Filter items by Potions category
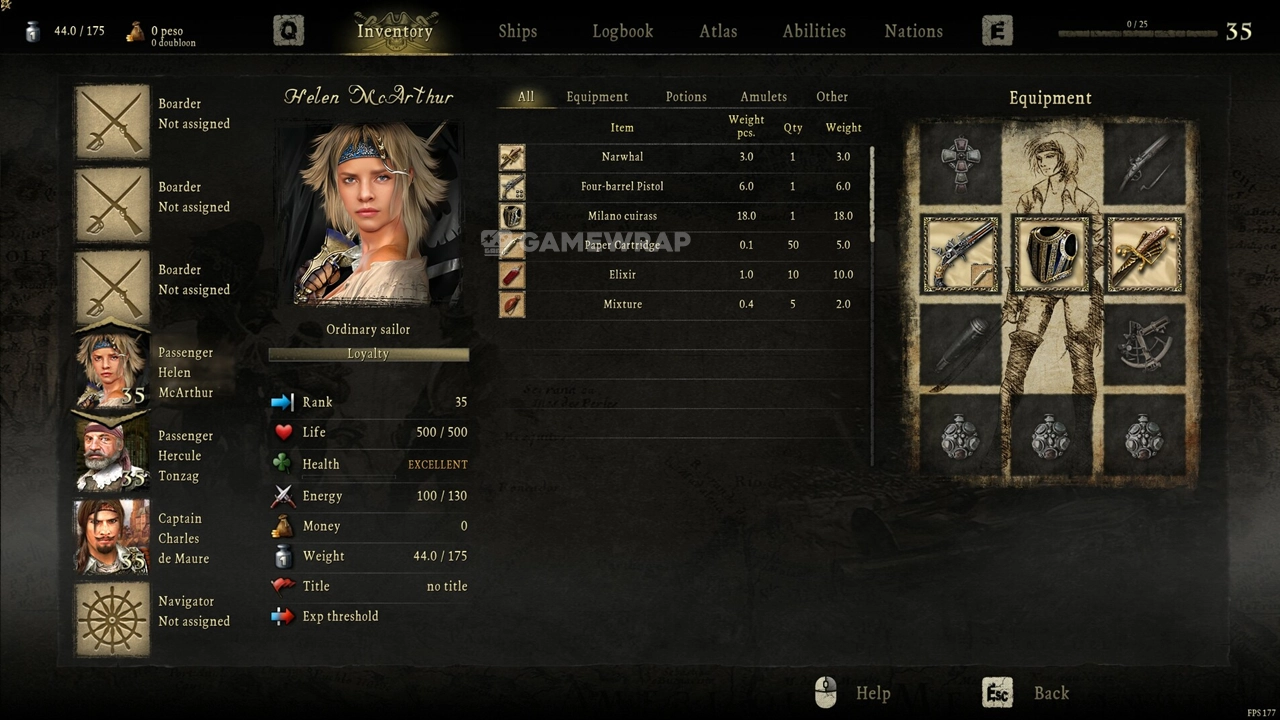The image size is (1280, 720). [x=686, y=97]
